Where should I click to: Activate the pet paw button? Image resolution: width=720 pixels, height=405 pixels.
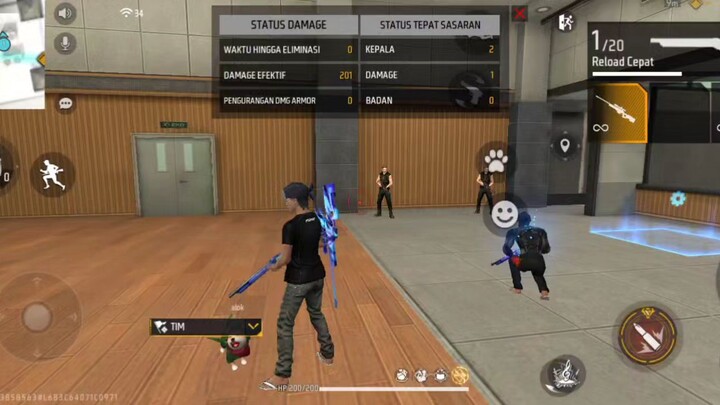pos(494,159)
